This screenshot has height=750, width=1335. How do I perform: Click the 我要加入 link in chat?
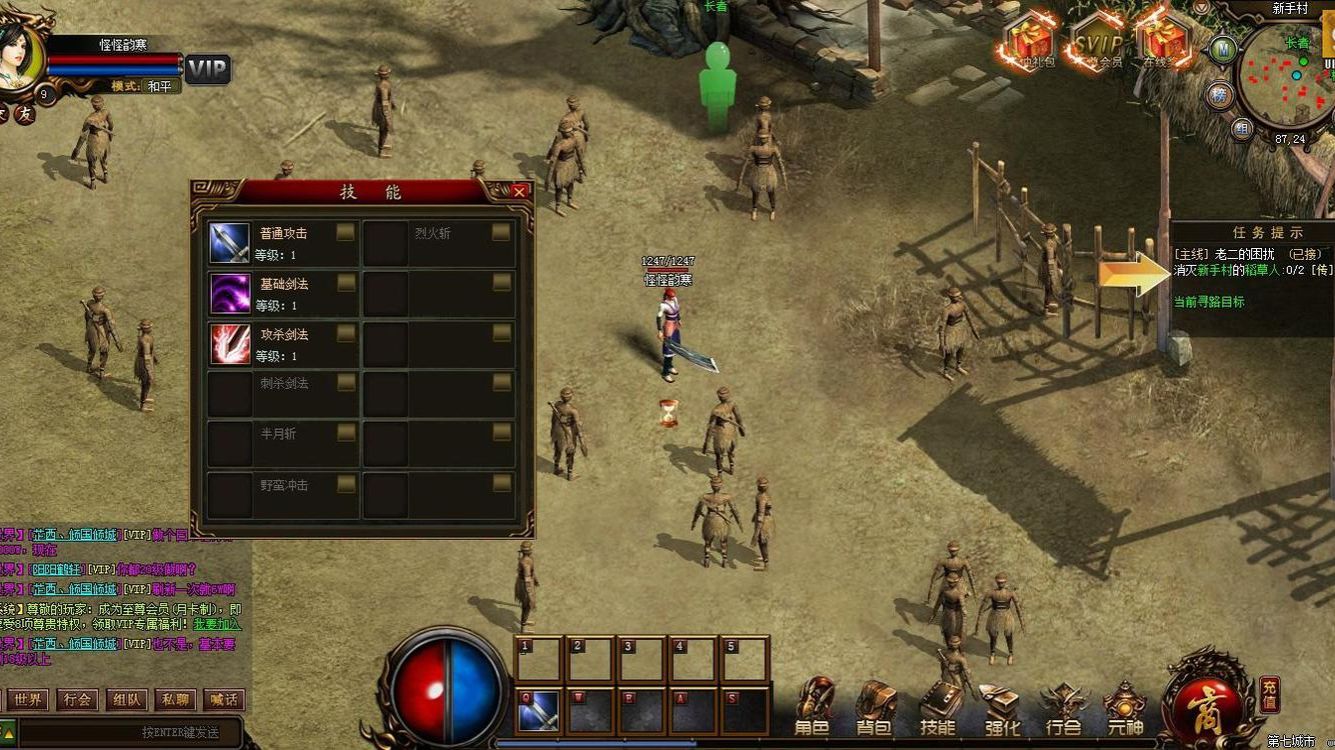[x=217, y=624]
